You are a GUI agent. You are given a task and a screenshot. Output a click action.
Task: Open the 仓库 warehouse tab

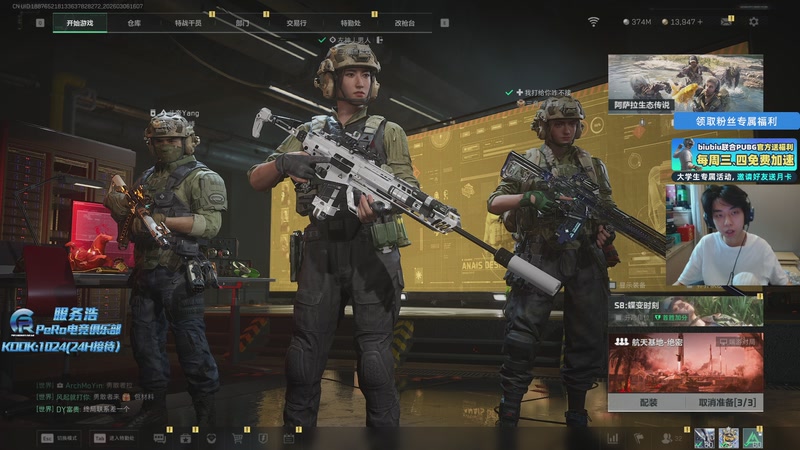coord(134,22)
